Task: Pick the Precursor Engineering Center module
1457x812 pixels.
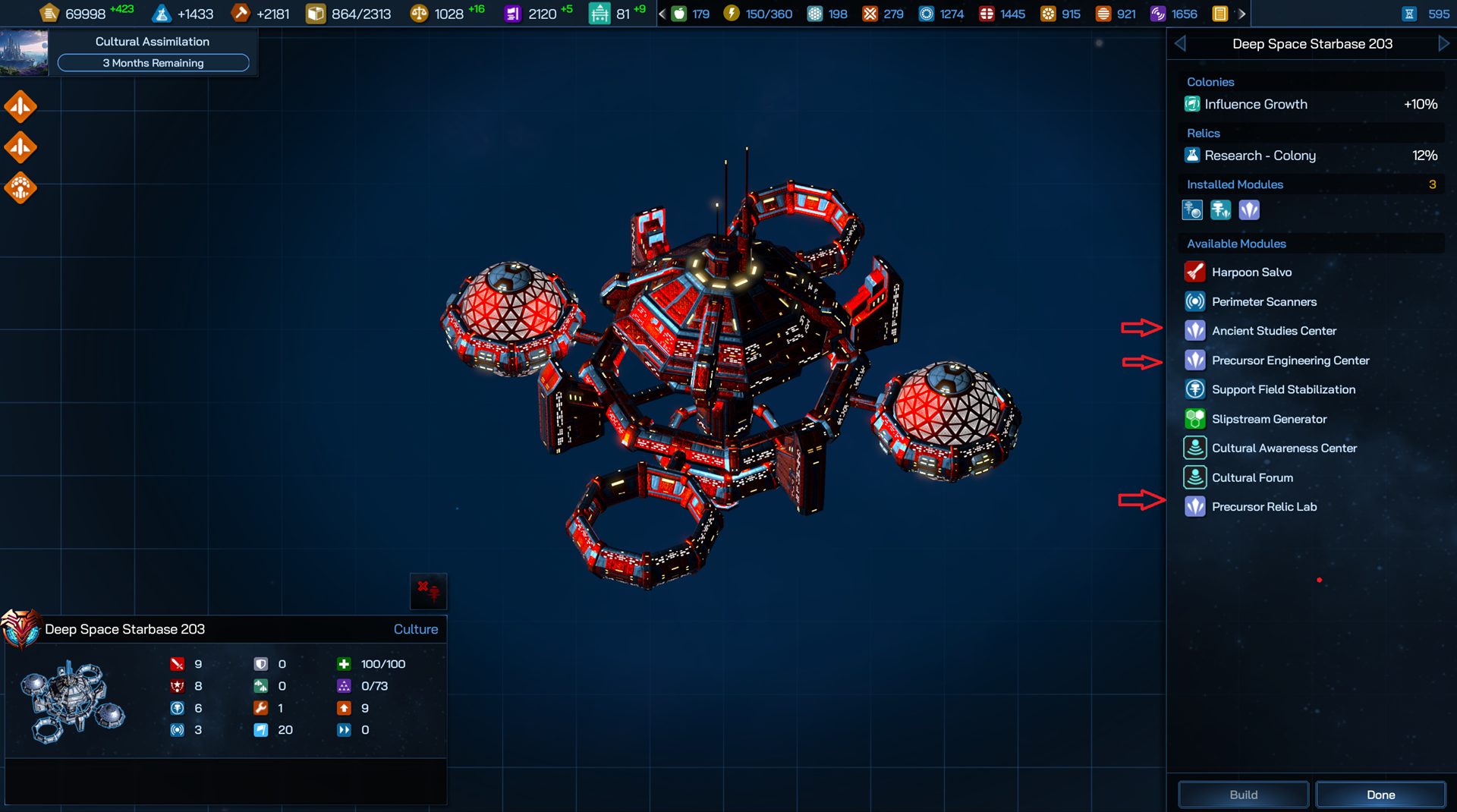Action: [1290, 360]
